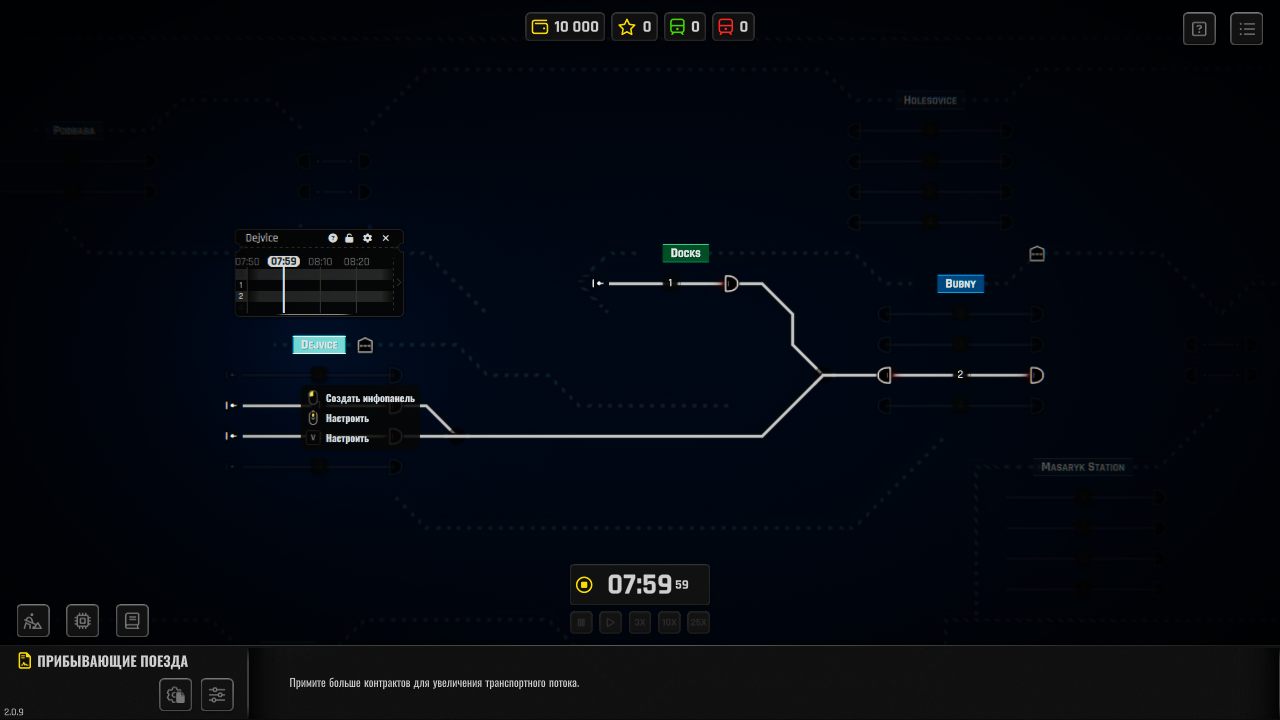The image size is (1280, 720).
Task: Select Настроить in the signal context menu
Action: click(x=347, y=418)
